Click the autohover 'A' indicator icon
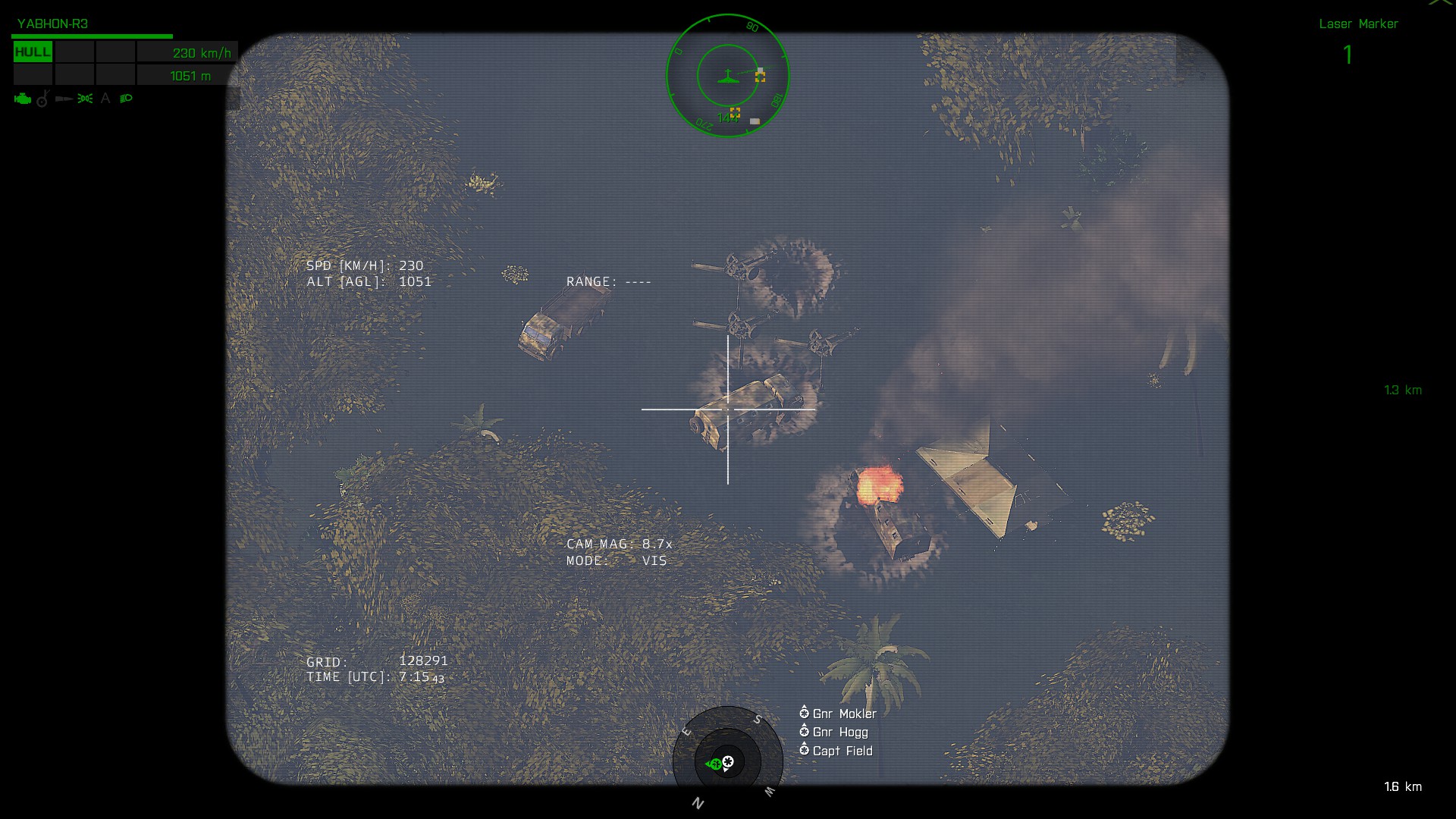This screenshot has width=1456, height=819. tap(105, 99)
